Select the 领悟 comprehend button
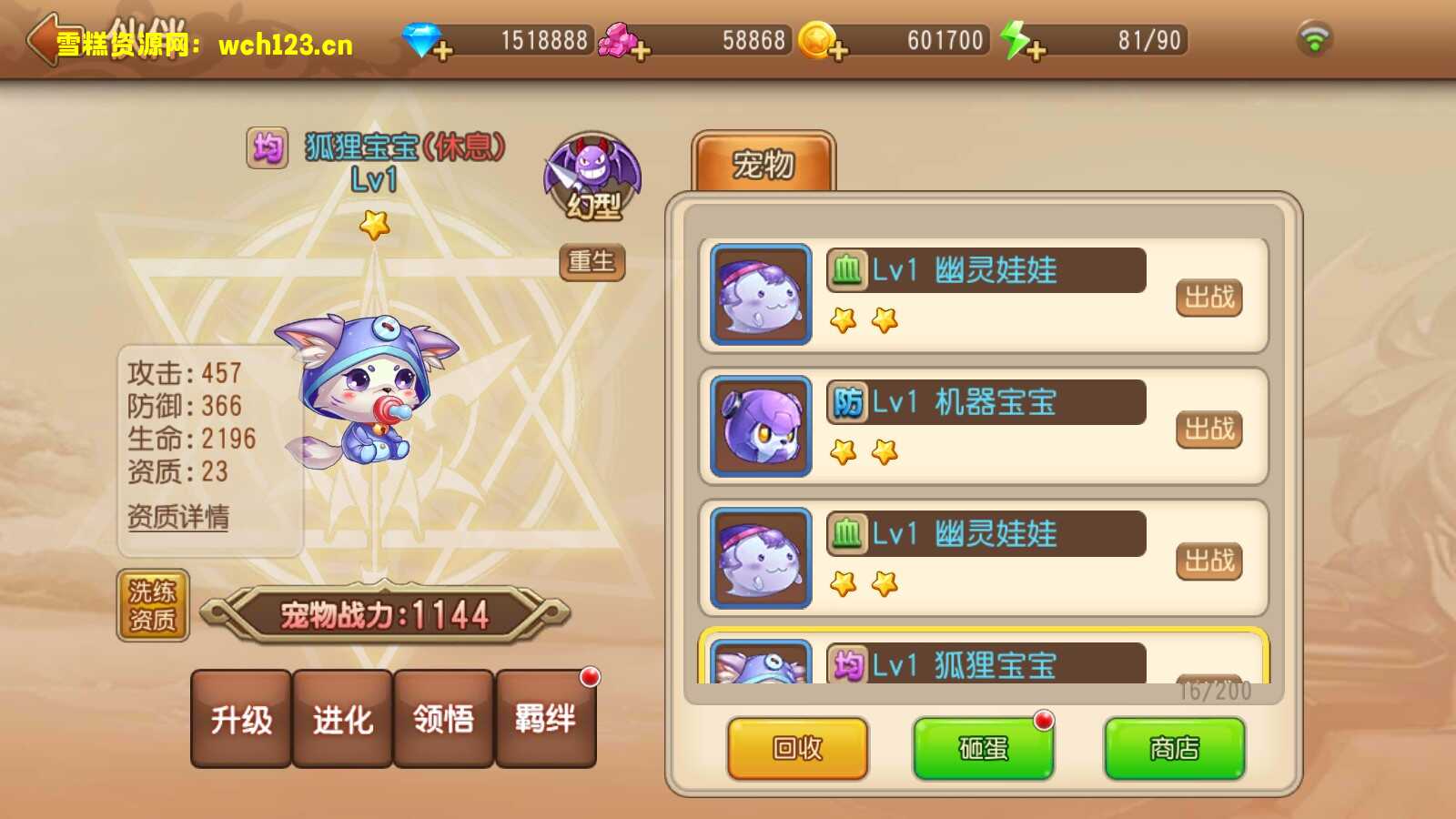The image size is (1456, 819). [443, 720]
